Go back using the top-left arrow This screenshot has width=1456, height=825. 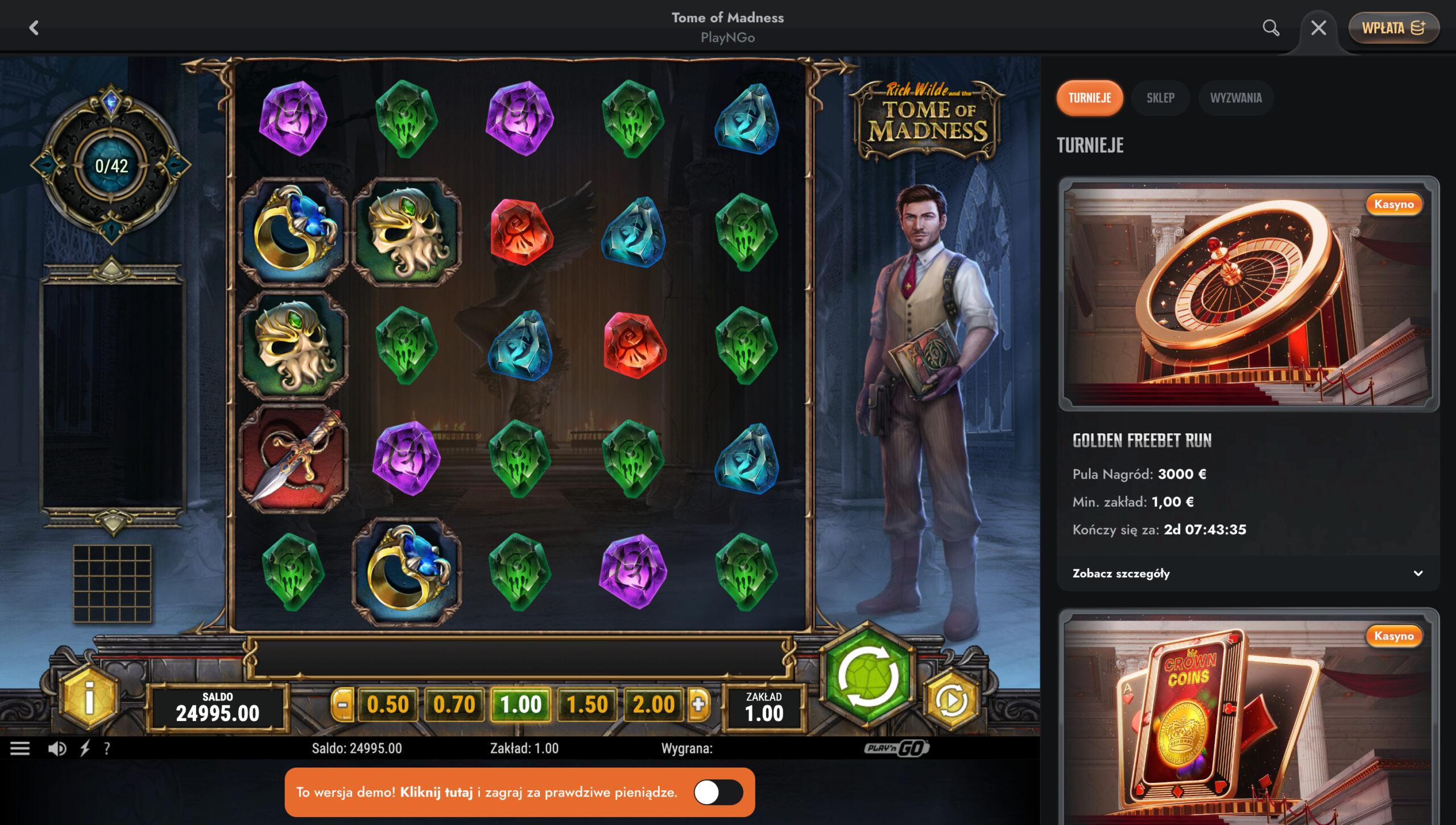[x=35, y=28]
